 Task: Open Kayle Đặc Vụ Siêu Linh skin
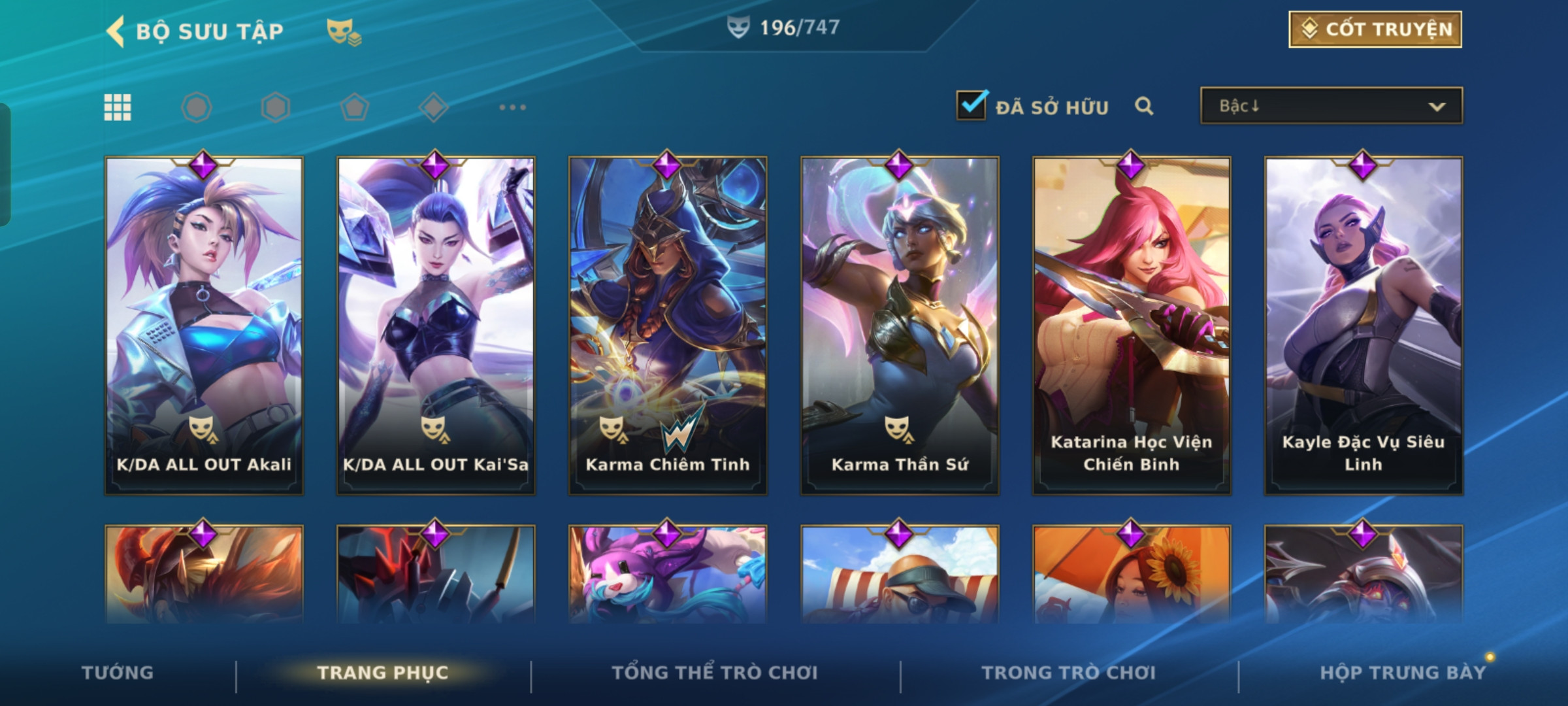pyautogui.click(x=1364, y=325)
